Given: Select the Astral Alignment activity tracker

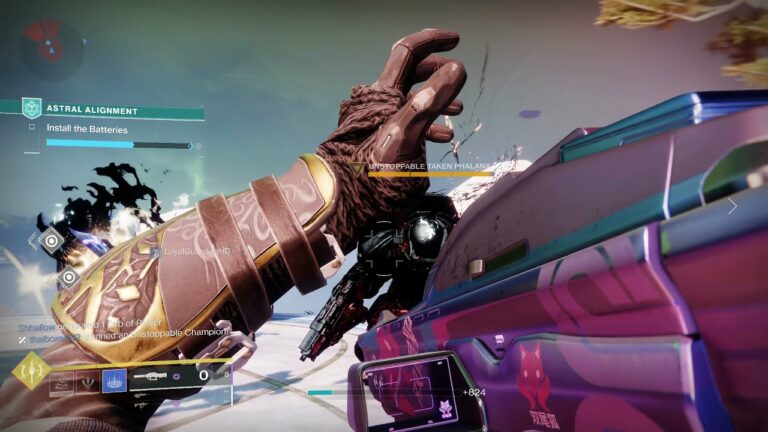Looking at the screenshot, I should tap(102, 110).
